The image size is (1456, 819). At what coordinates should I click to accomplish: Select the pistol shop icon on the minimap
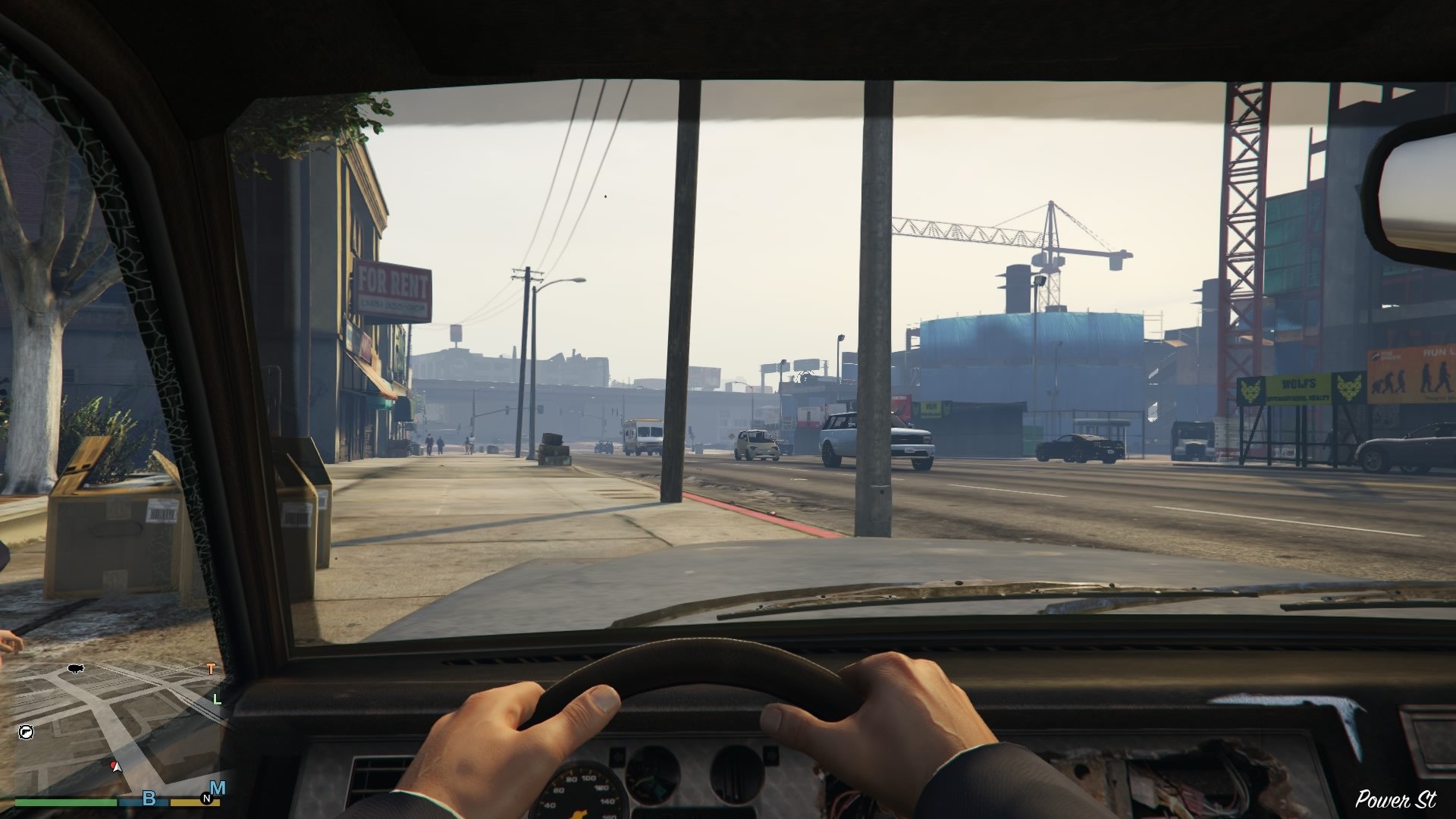27,732
